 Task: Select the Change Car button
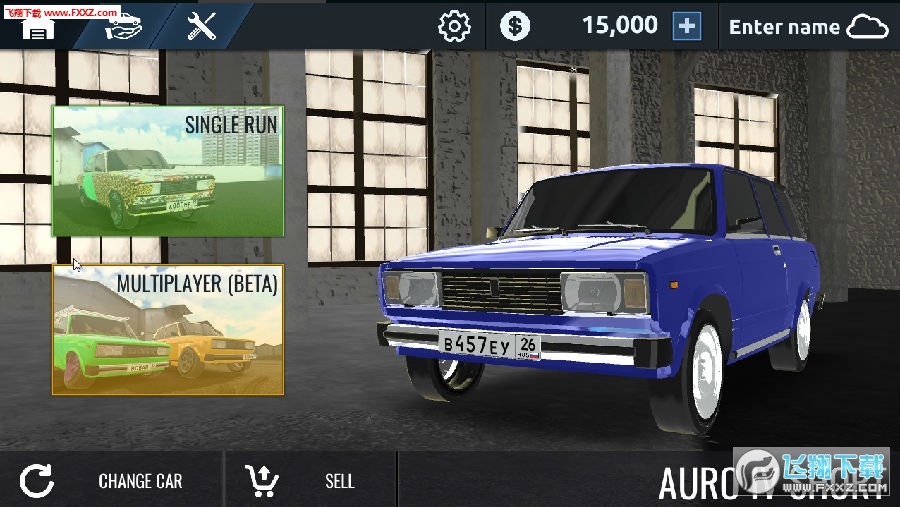108,481
